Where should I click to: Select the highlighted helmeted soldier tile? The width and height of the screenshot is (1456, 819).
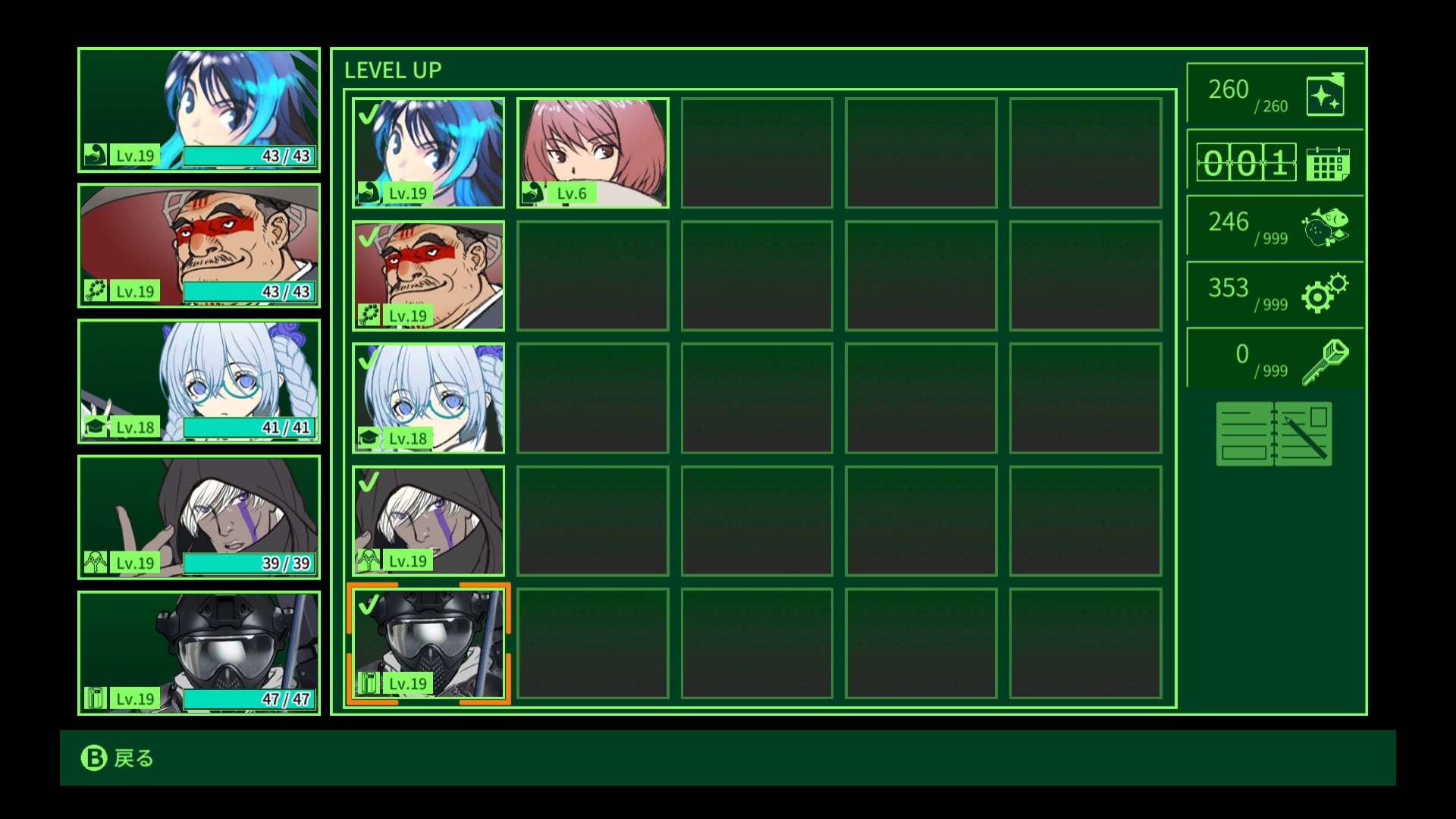428,644
